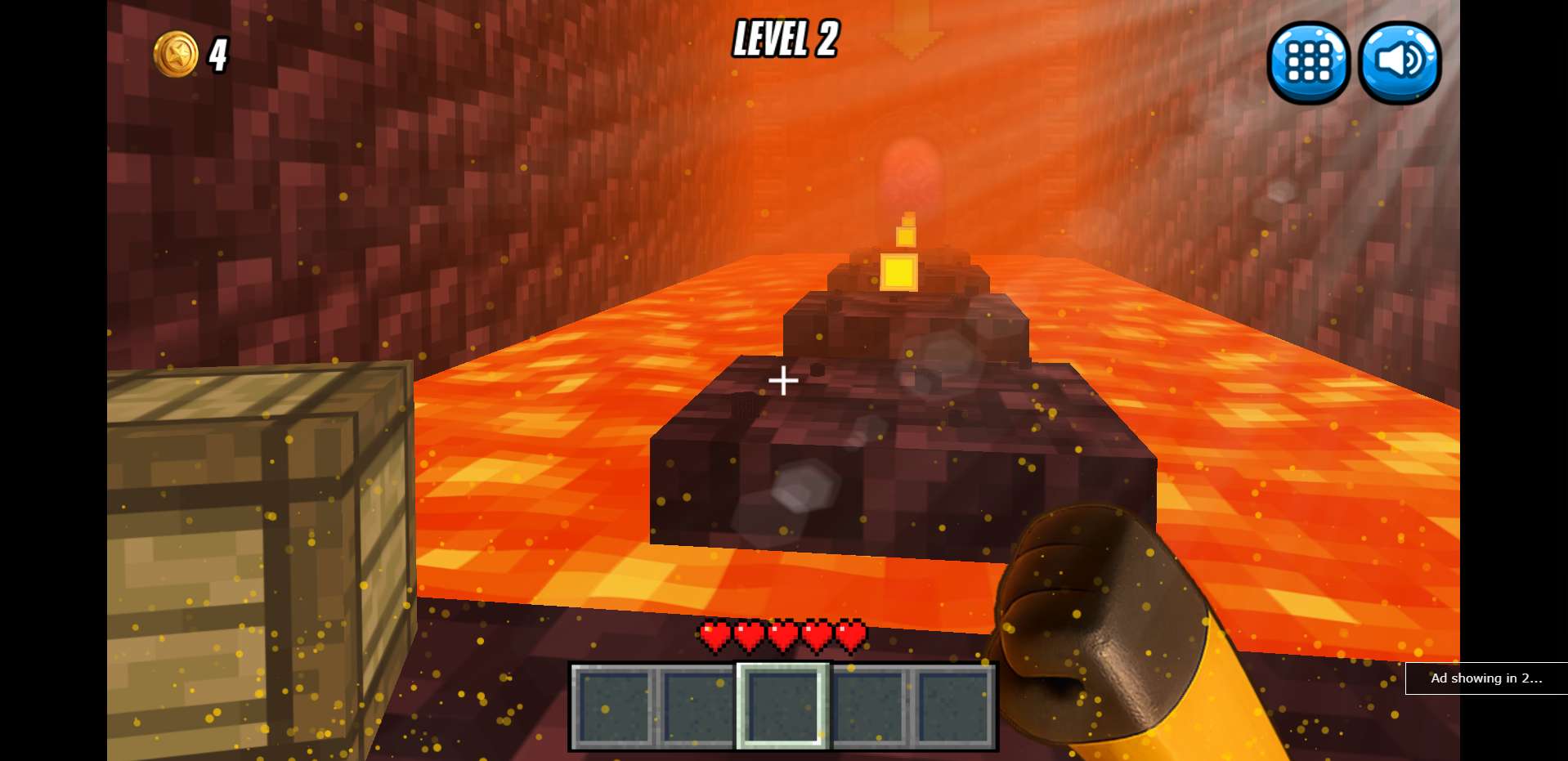
Task: Select the highlighted middle hotbar slot
Action: [782, 705]
